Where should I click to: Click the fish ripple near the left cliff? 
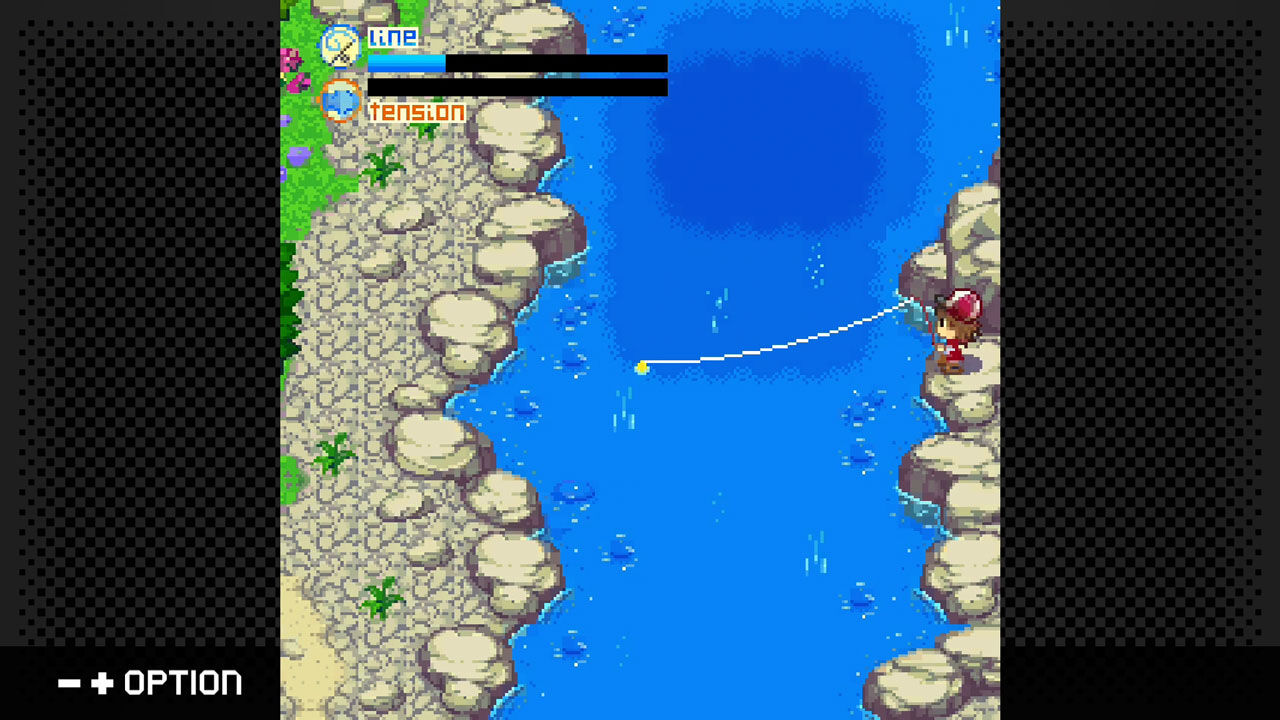[x=570, y=490]
